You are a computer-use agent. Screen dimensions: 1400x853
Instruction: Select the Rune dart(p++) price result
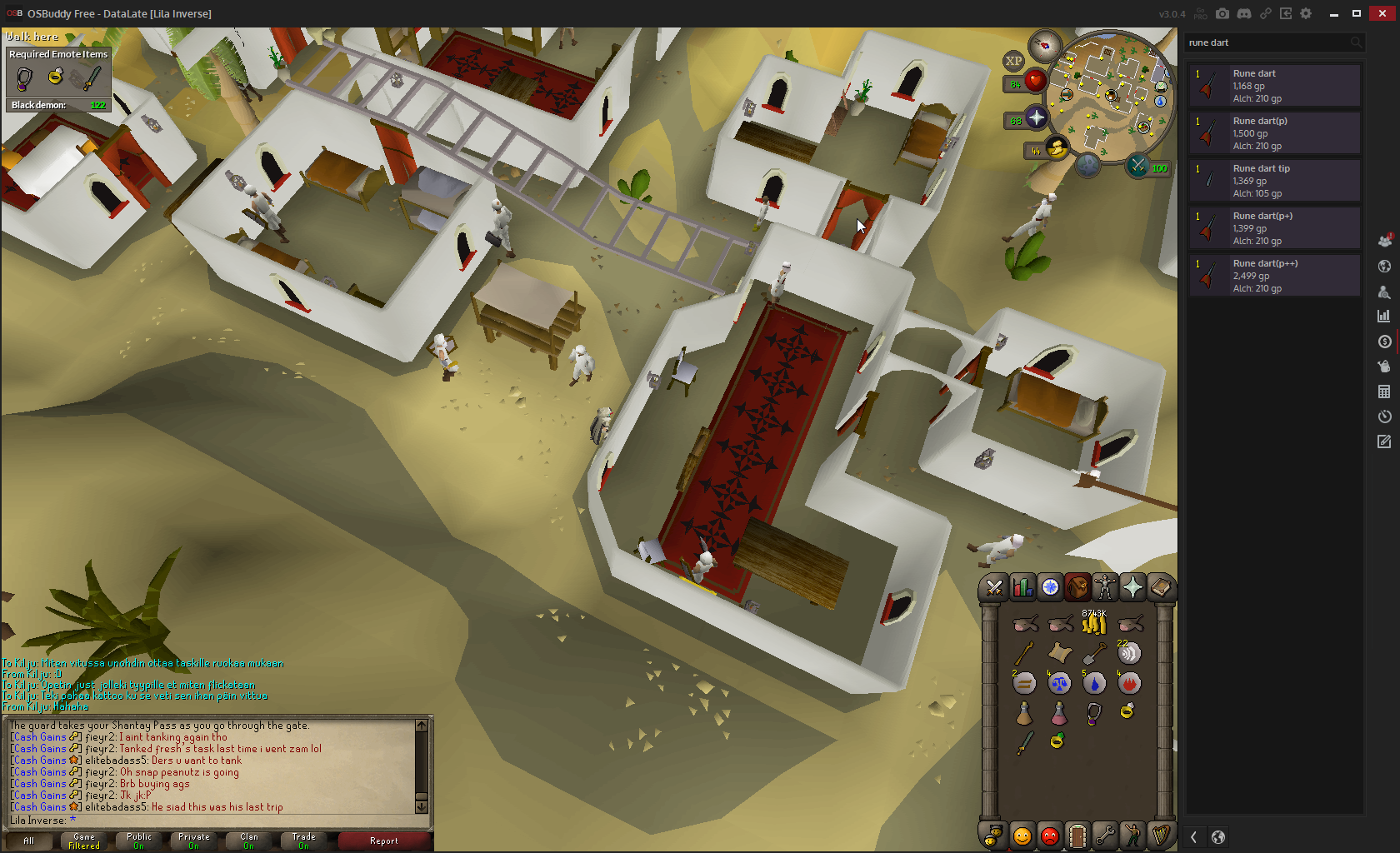(x=1275, y=276)
